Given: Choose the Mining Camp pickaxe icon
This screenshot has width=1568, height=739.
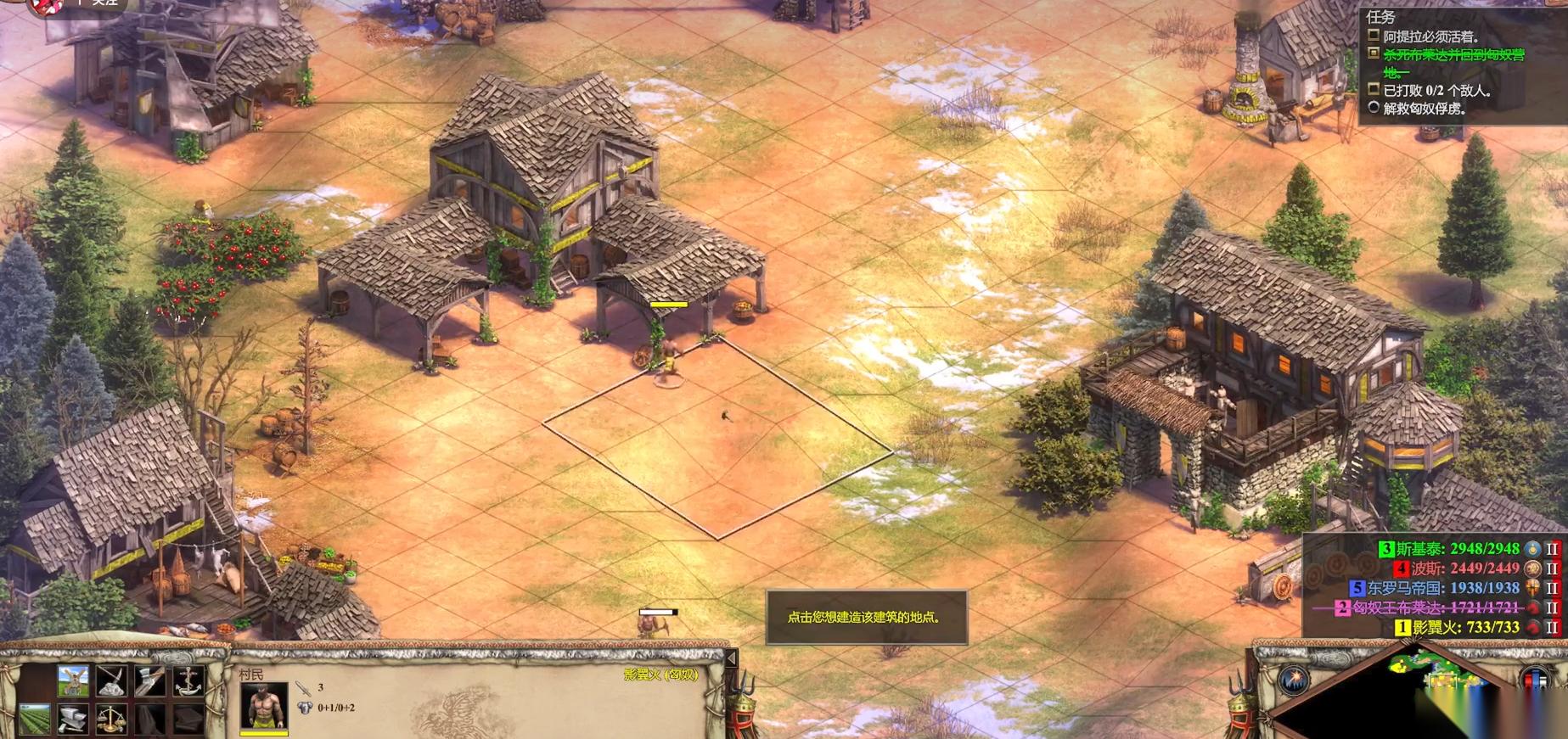Looking at the screenshot, I should (x=112, y=681).
